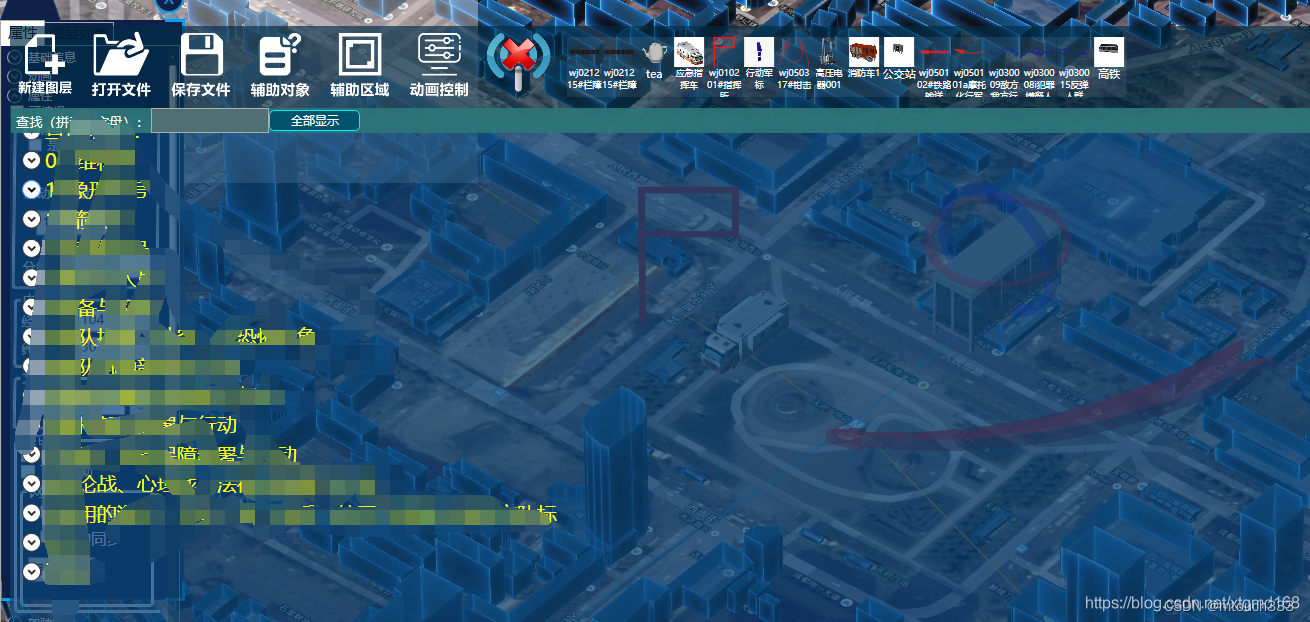Screen dimensions: 1310x622
Task: Pick the red flag 指挥所 symbol
Action: coord(724,53)
